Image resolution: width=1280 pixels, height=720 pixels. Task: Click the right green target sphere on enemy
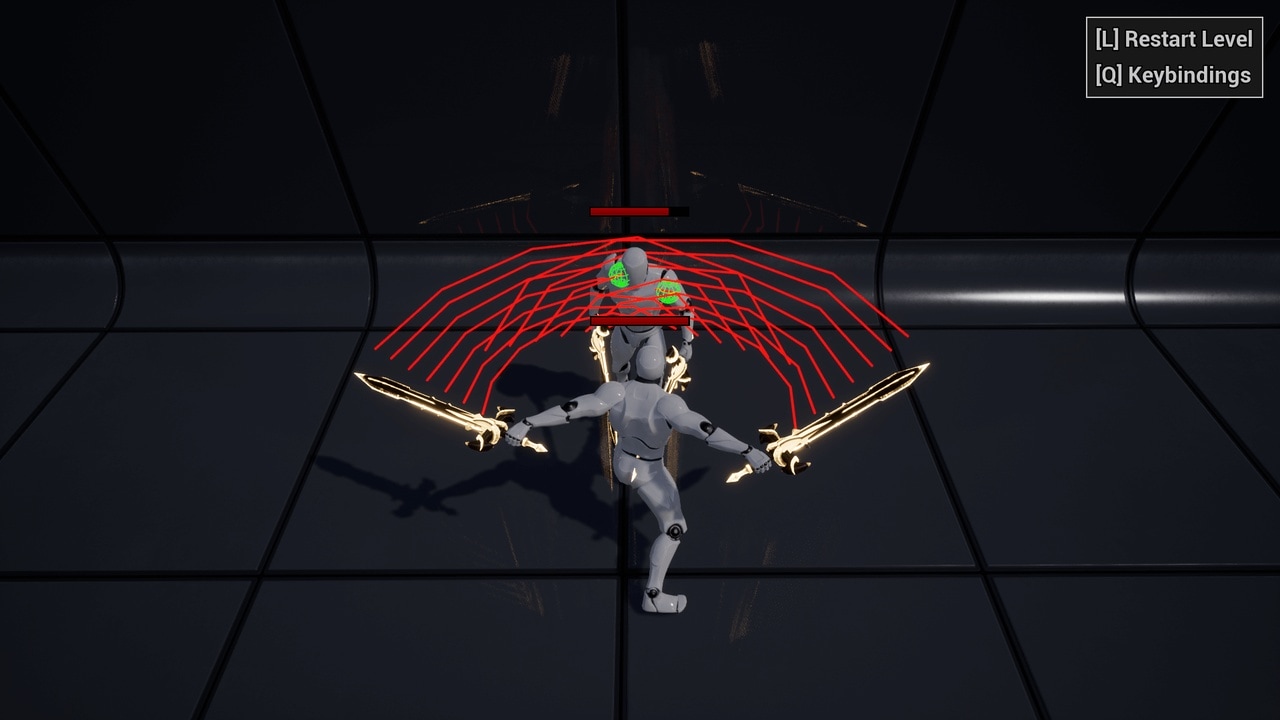[x=665, y=294]
